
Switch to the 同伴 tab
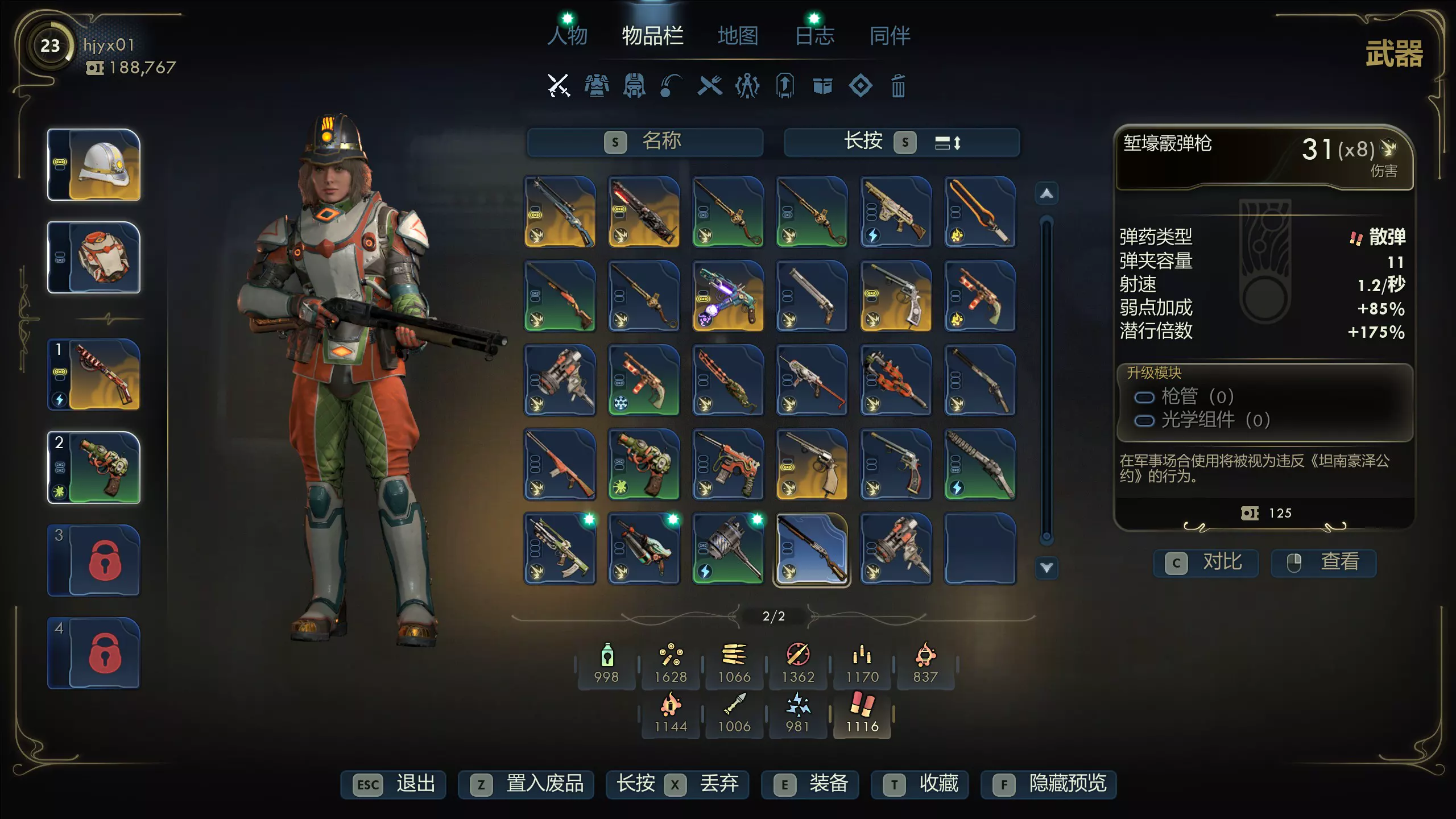pyautogui.click(x=890, y=36)
